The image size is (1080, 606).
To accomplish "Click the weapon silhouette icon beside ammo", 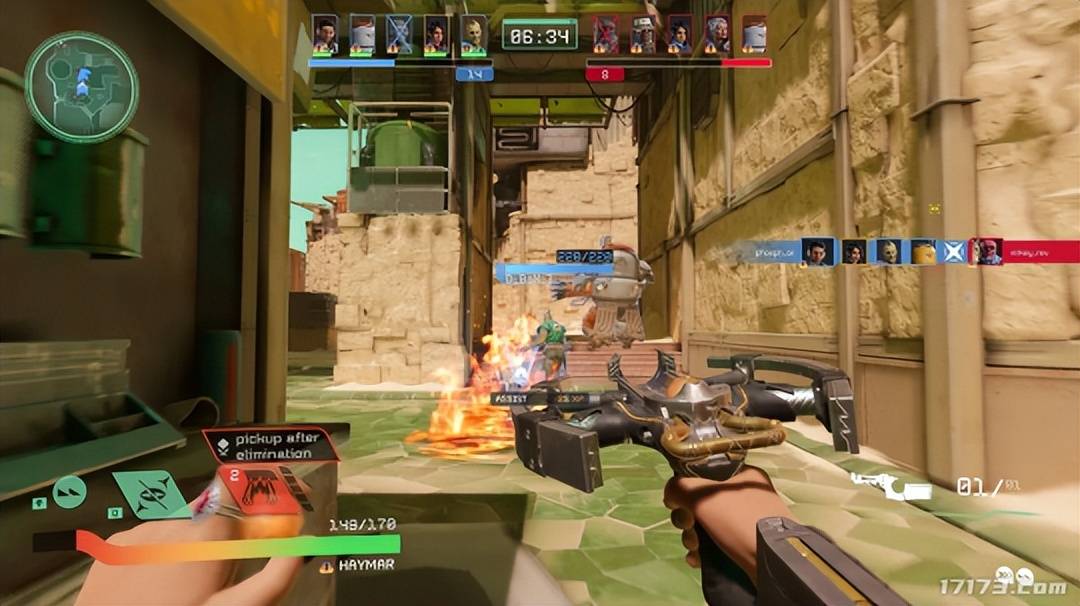I will click(891, 487).
